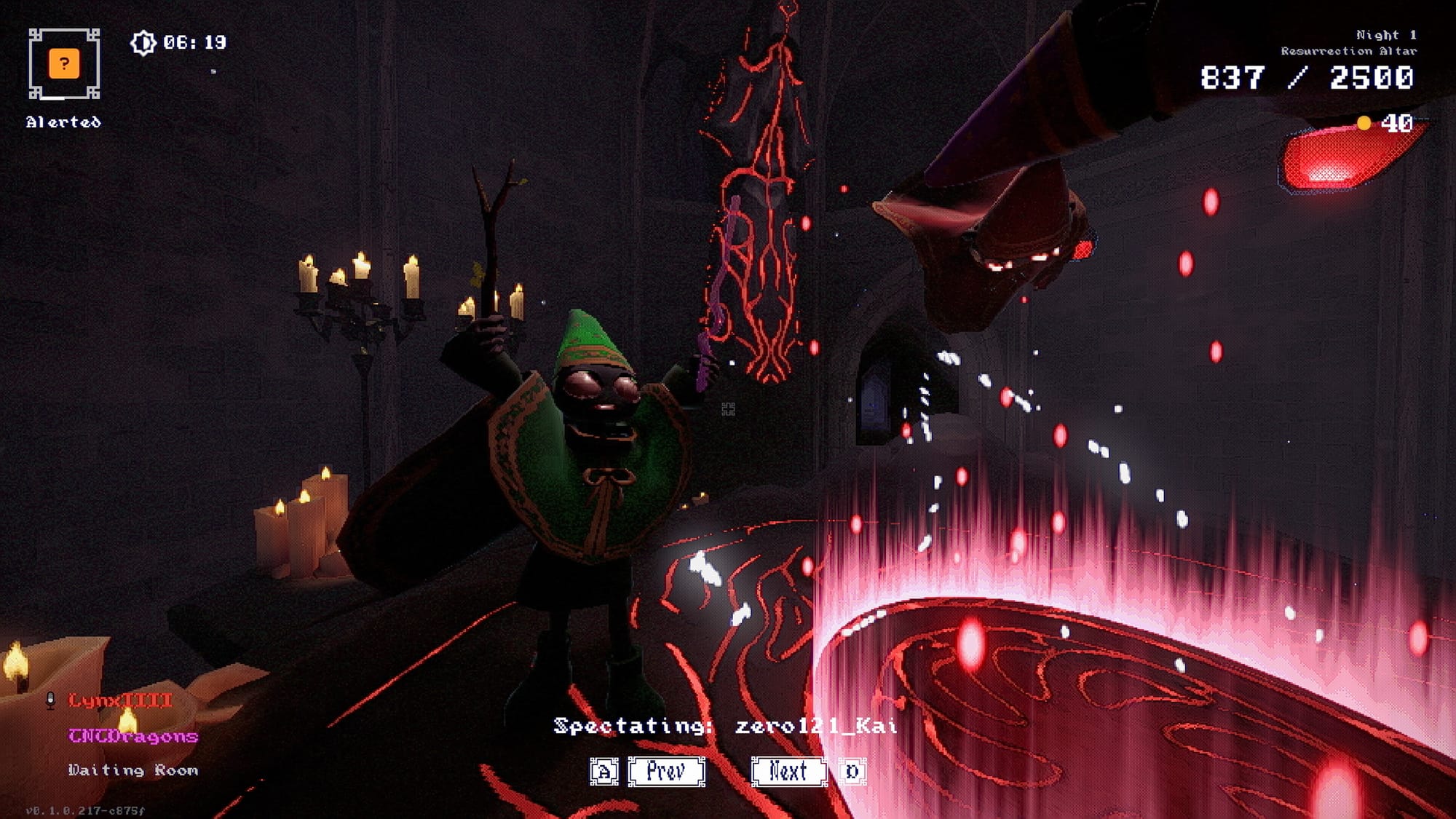Switch to the Next spectated player
Screen dimensions: 1456x819
pyautogui.click(x=788, y=771)
